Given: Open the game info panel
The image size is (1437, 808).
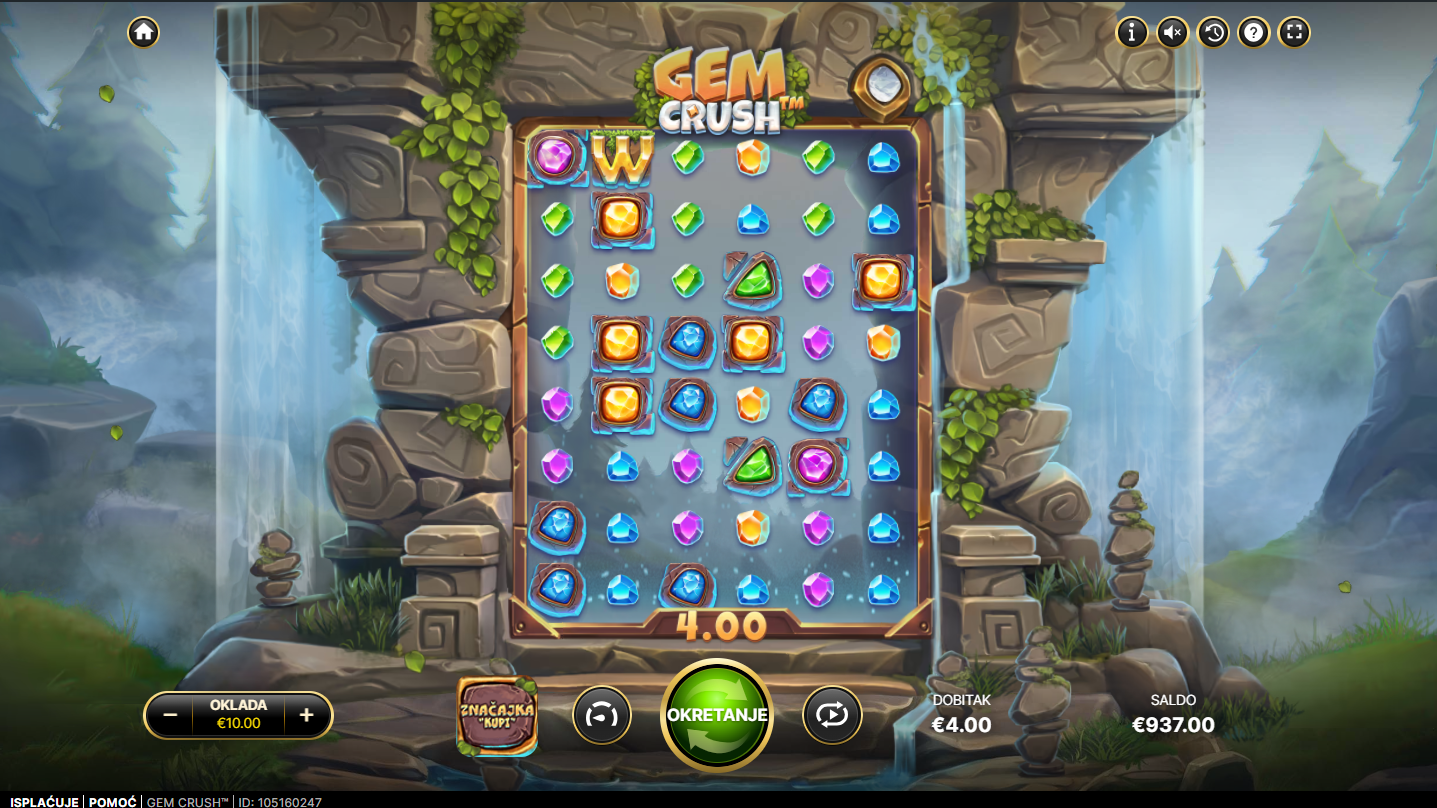Looking at the screenshot, I should click(x=1132, y=32).
